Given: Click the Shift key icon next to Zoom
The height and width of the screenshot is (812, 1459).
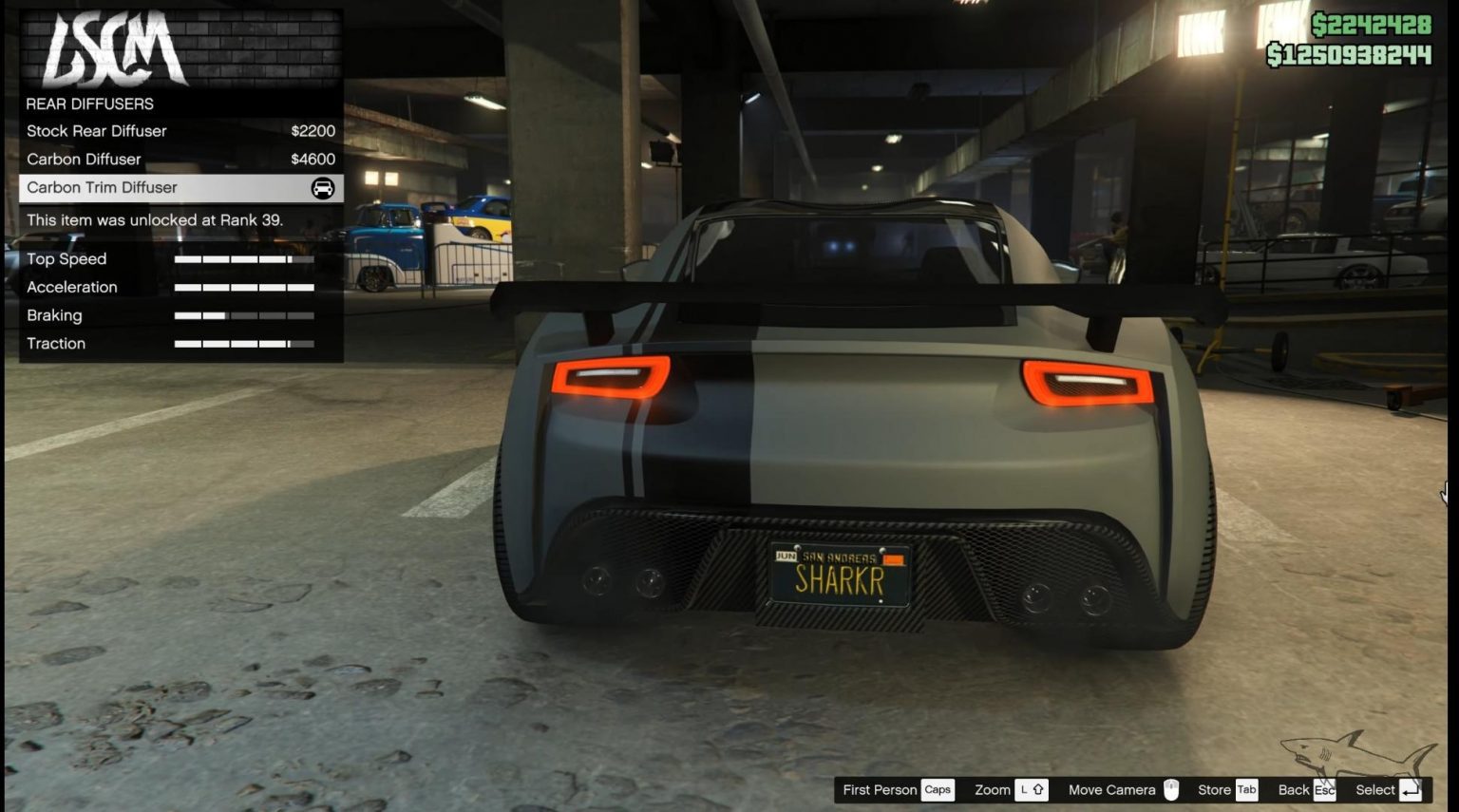Looking at the screenshot, I should (1033, 789).
